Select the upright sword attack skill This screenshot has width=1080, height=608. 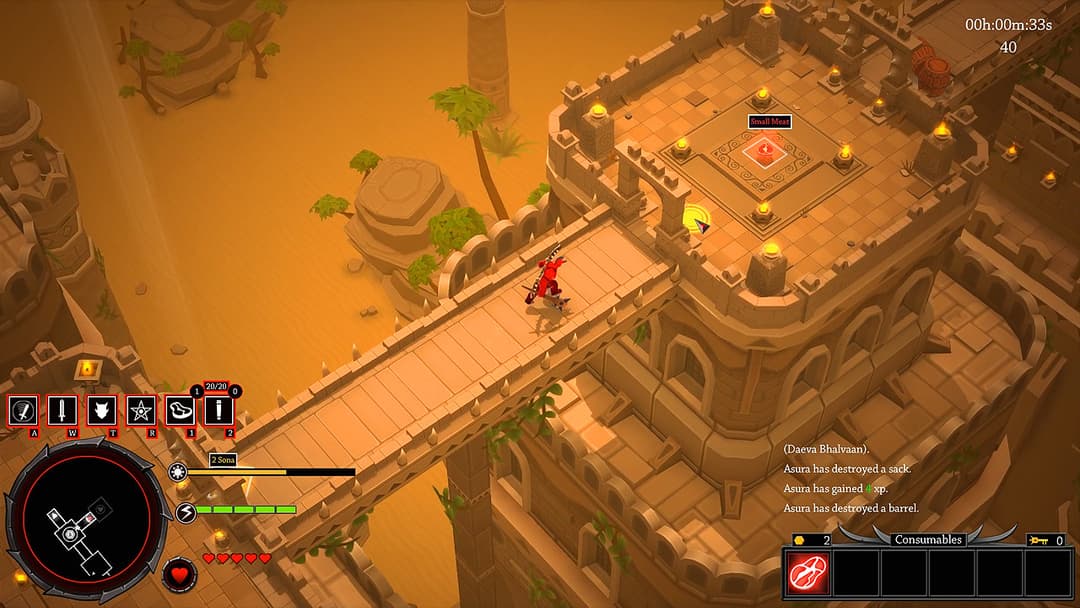click(62, 410)
